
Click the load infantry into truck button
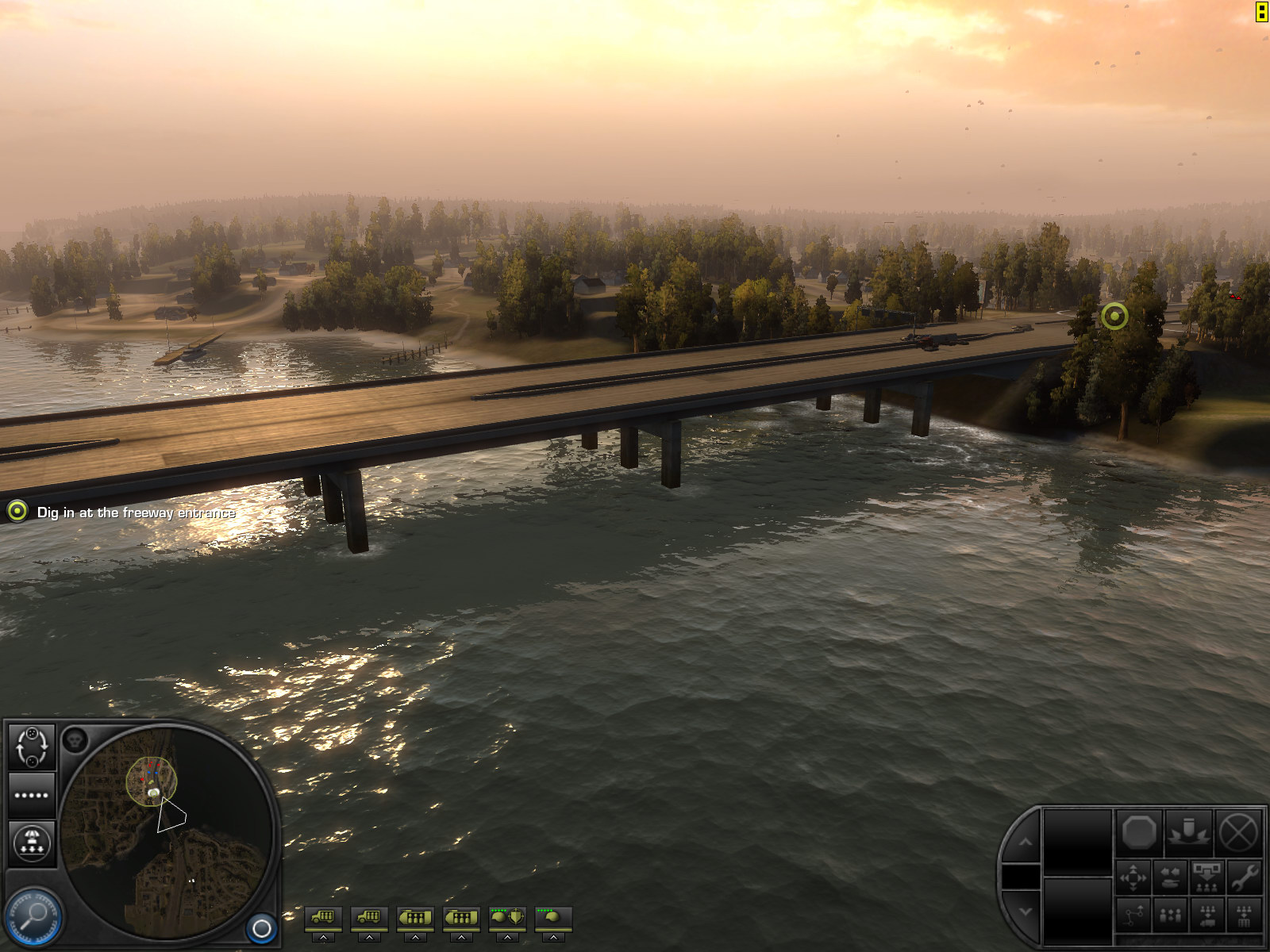click(1207, 916)
